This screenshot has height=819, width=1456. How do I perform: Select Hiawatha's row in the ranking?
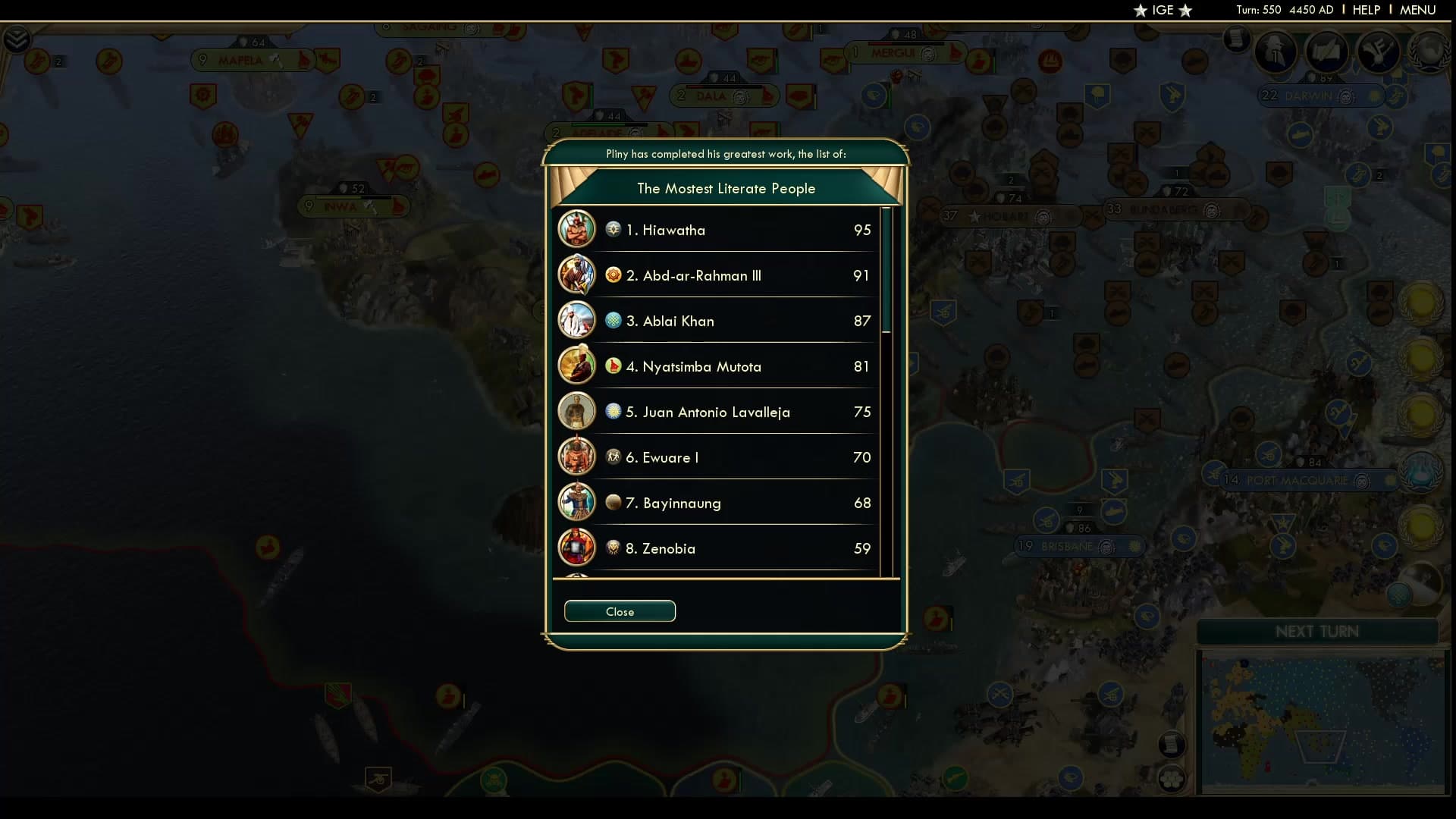(x=717, y=230)
